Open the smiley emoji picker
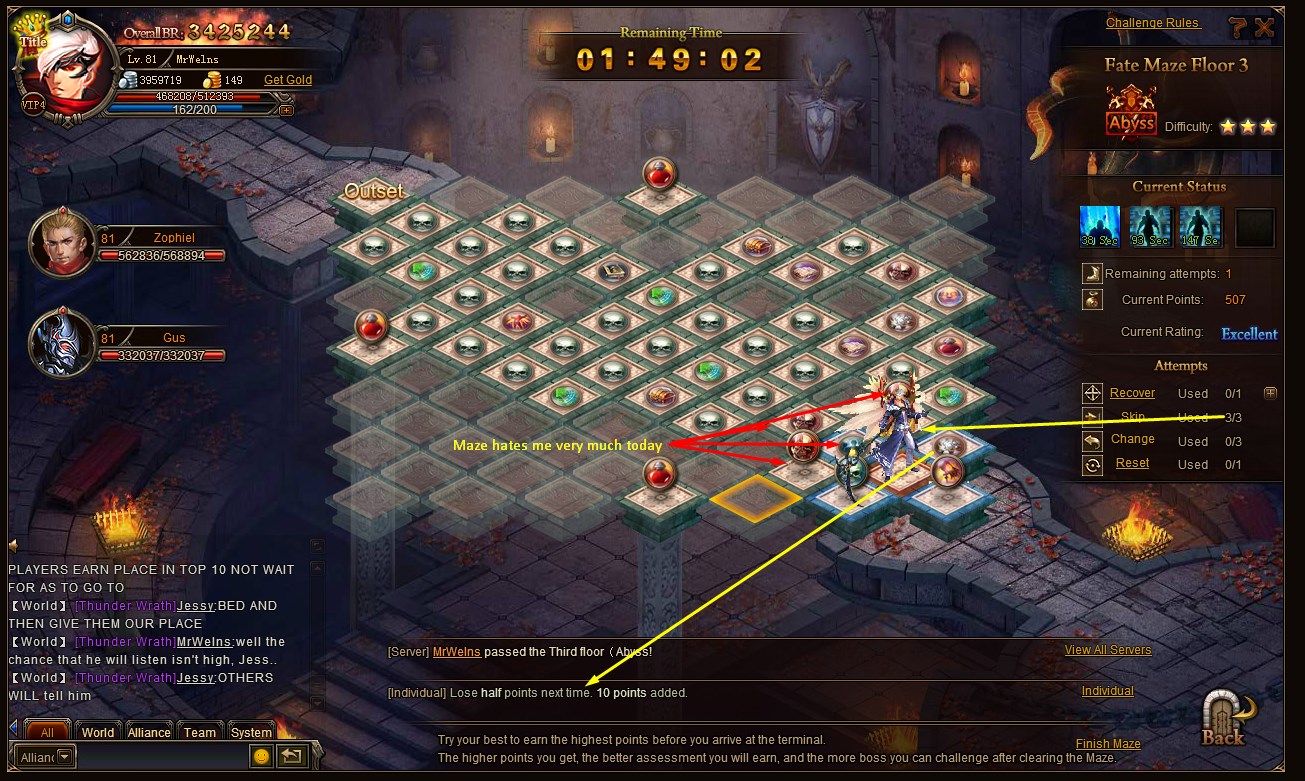 tap(261, 756)
